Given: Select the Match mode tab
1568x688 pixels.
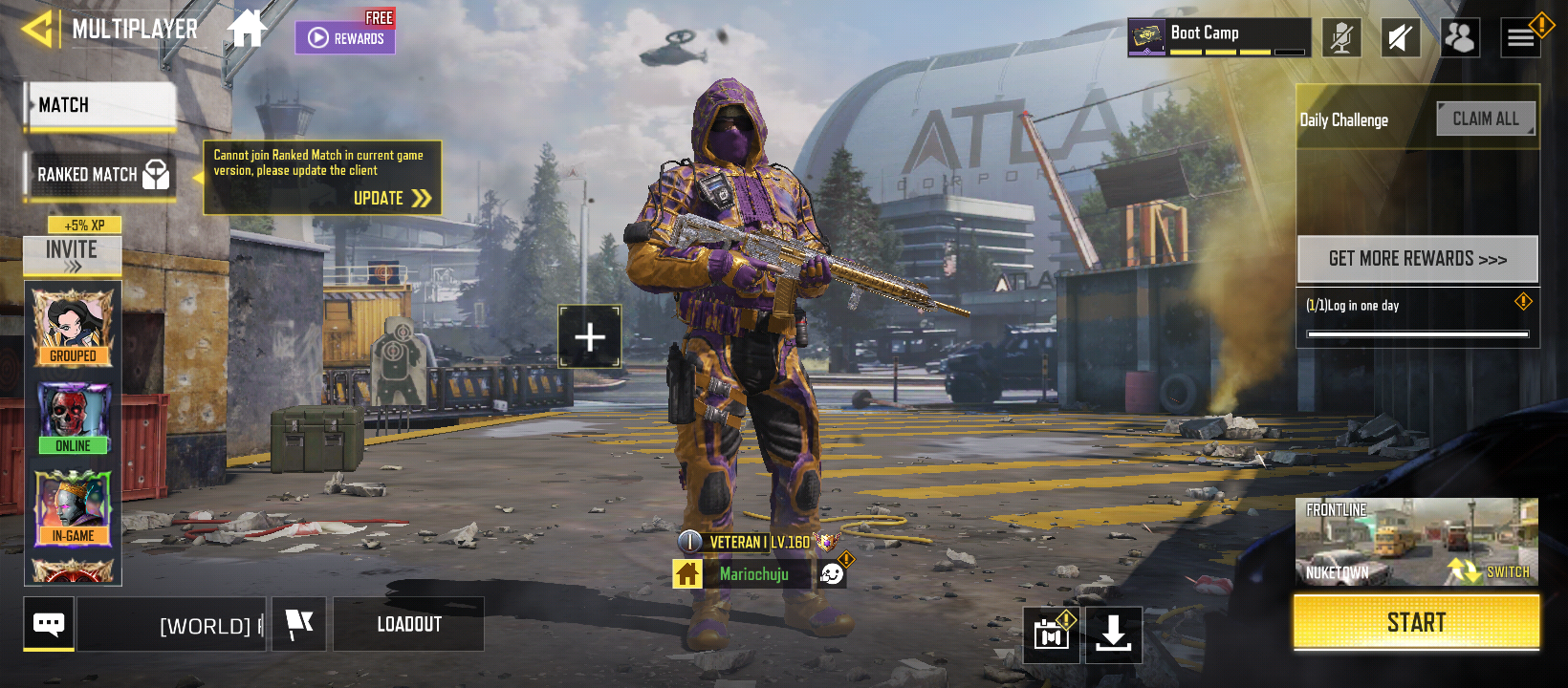Looking at the screenshot, I should tap(100, 105).
